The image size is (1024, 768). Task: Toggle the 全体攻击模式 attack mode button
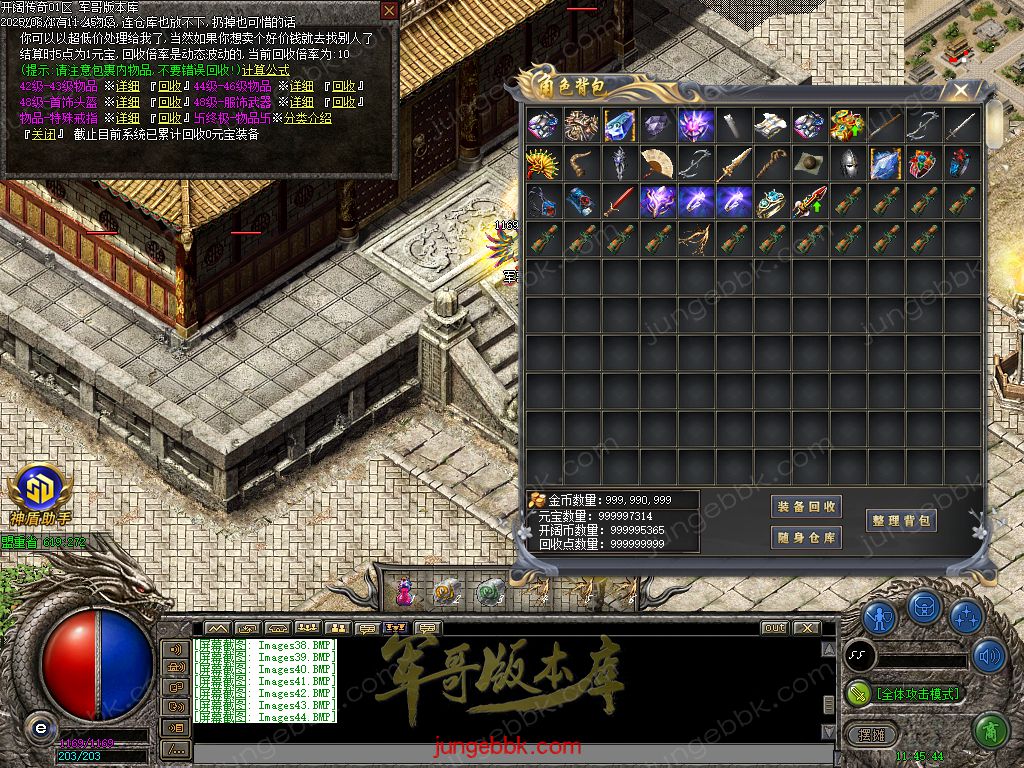pos(905,693)
